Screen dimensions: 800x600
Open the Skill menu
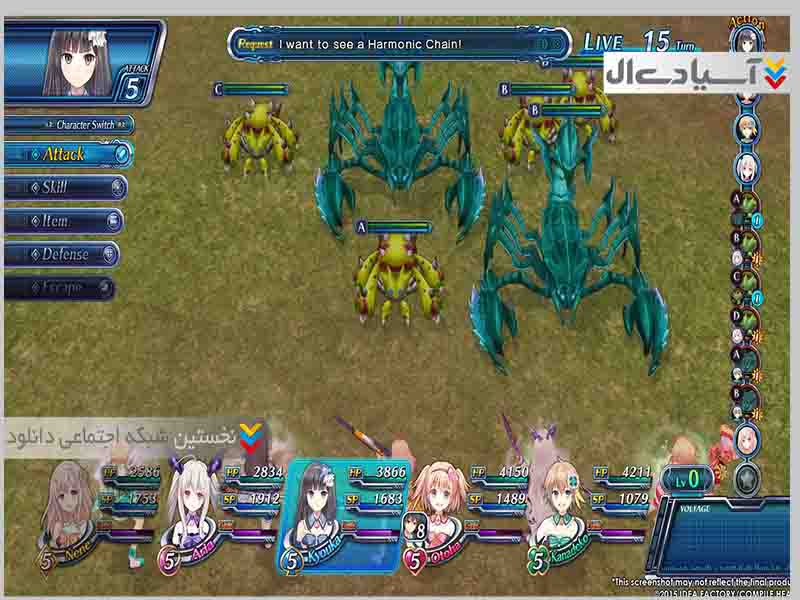click(x=64, y=187)
